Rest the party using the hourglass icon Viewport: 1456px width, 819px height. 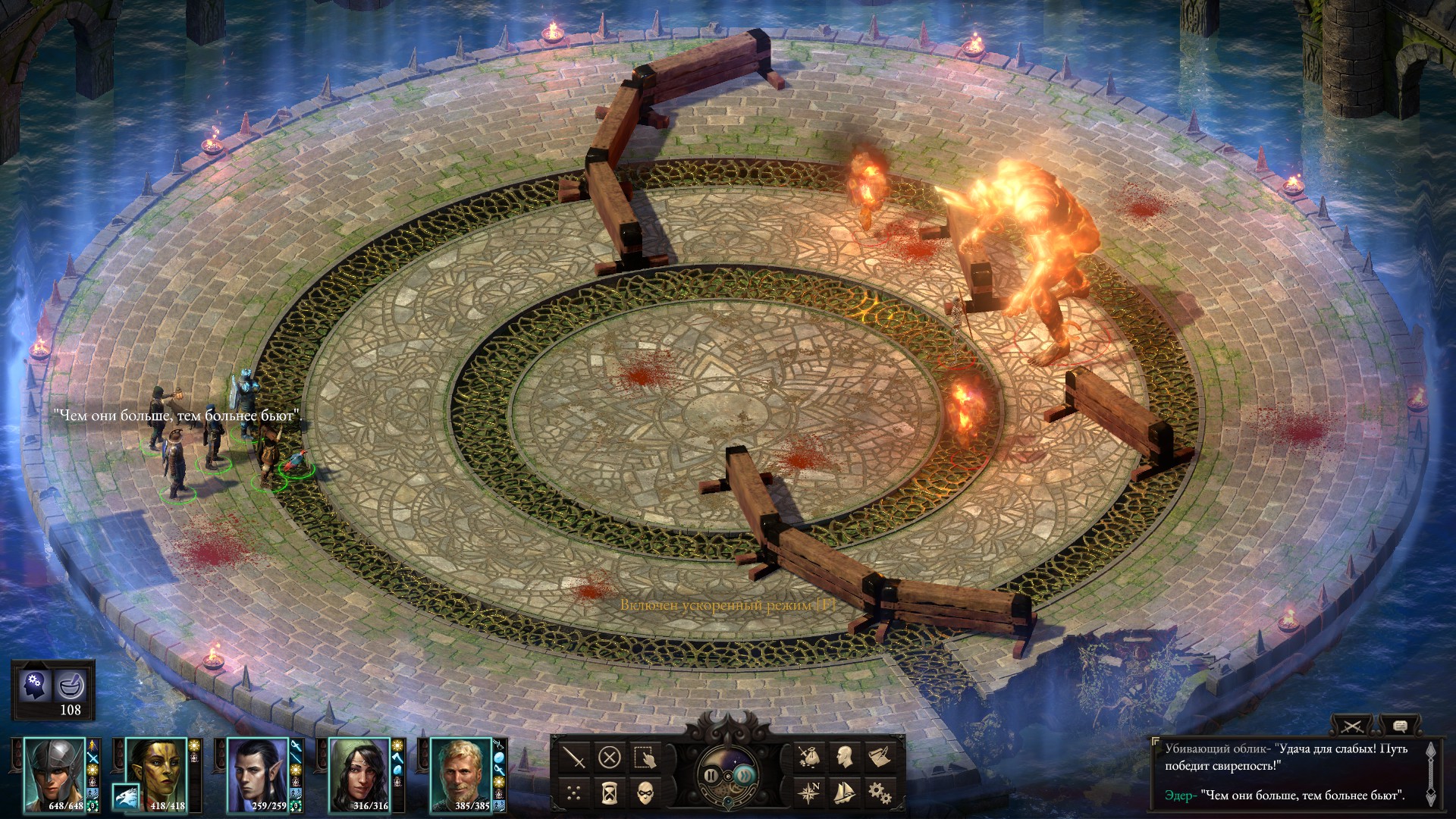(609, 793)
